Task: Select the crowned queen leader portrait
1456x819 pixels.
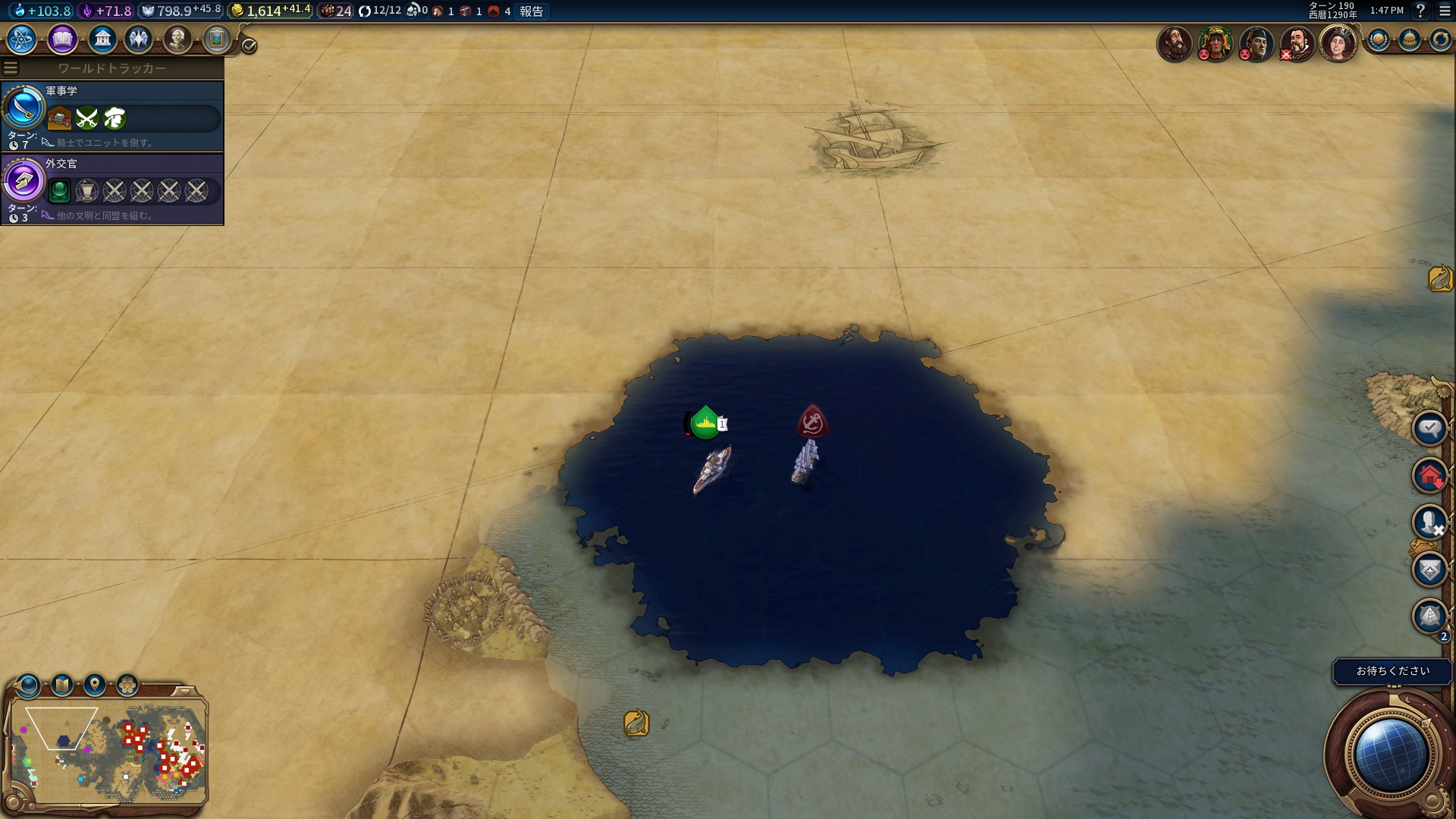Action: point(1338,42)
